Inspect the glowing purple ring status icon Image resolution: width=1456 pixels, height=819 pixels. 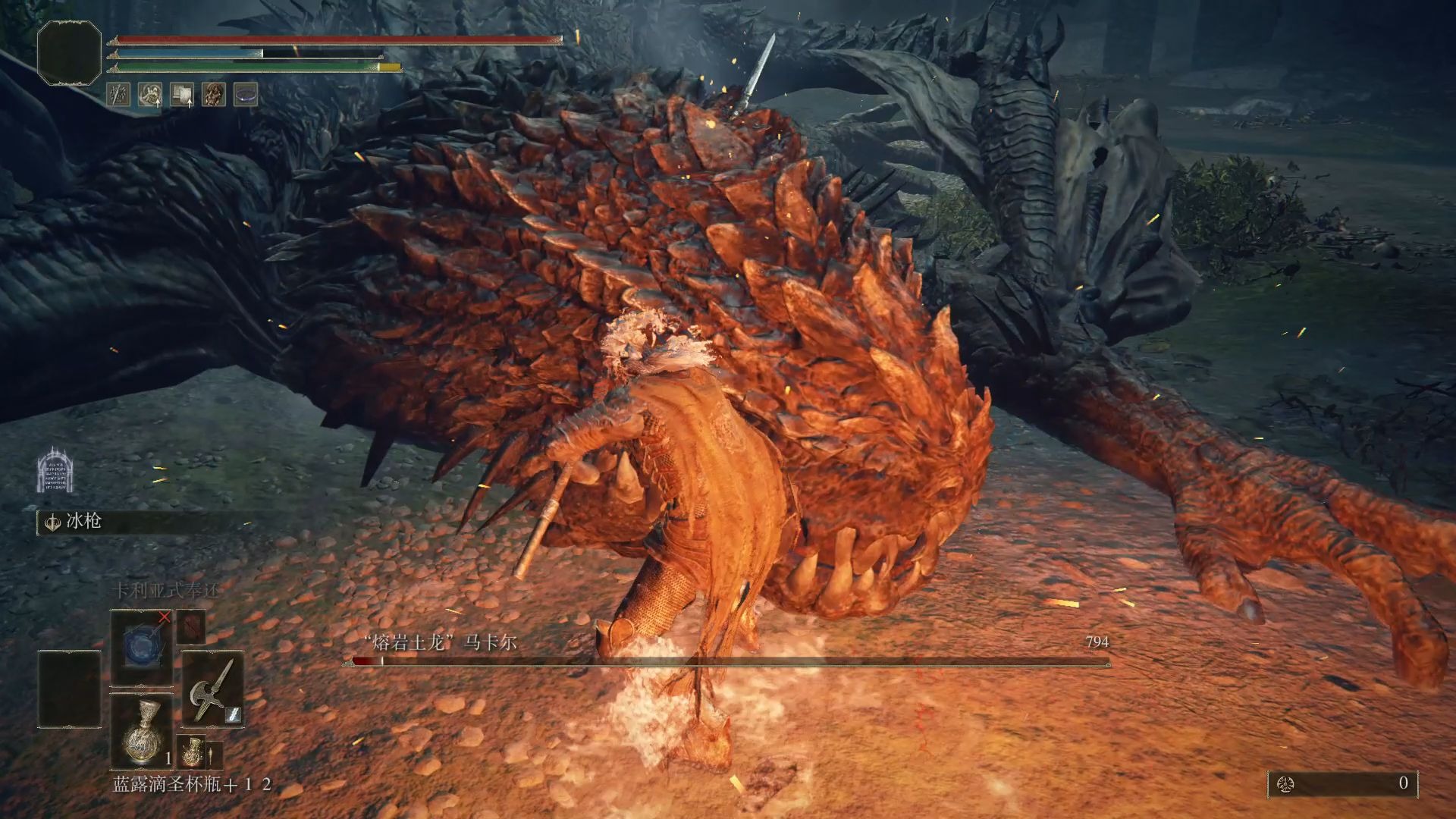coord(246,95)
